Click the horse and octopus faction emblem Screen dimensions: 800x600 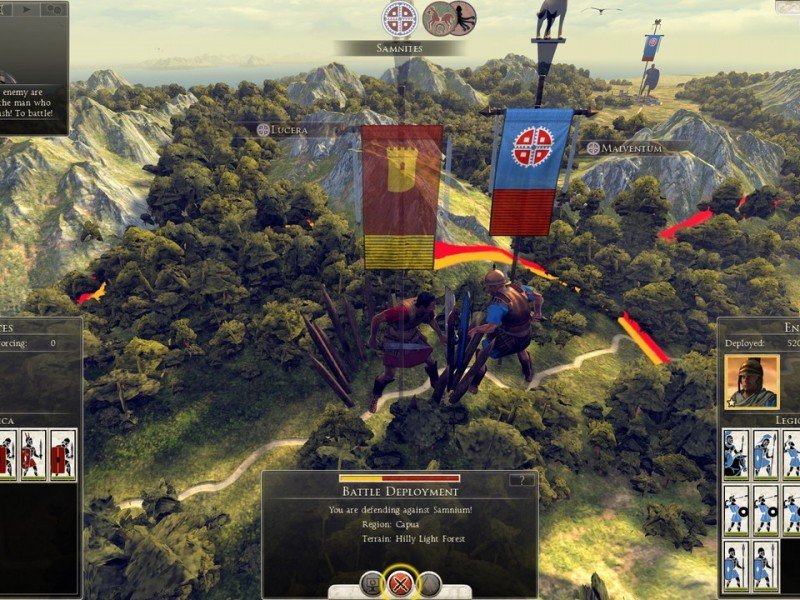pyautogui.click(x=449, y=18)
